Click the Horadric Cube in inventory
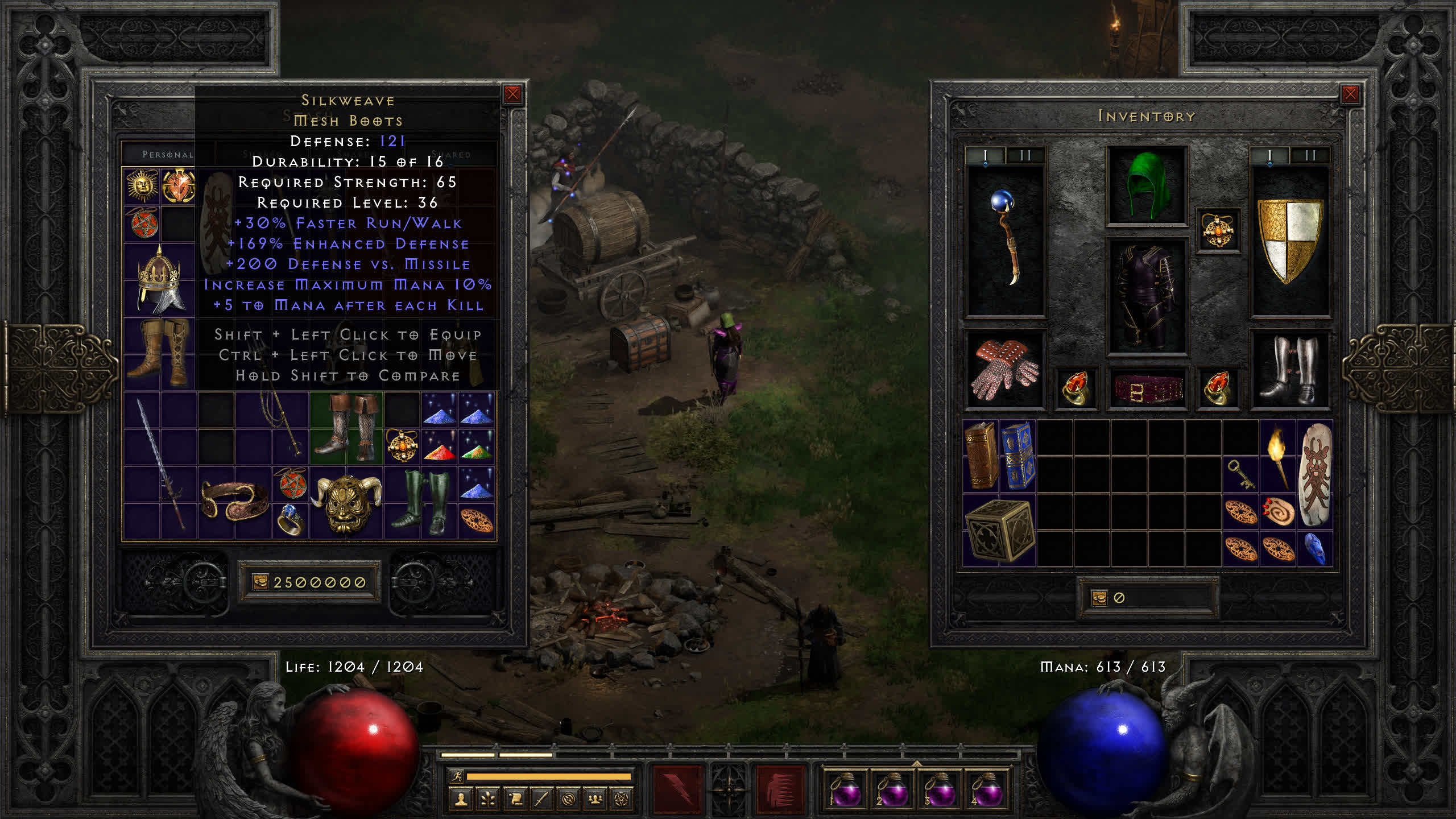The image size is (1456, 819). coord(999,531)
